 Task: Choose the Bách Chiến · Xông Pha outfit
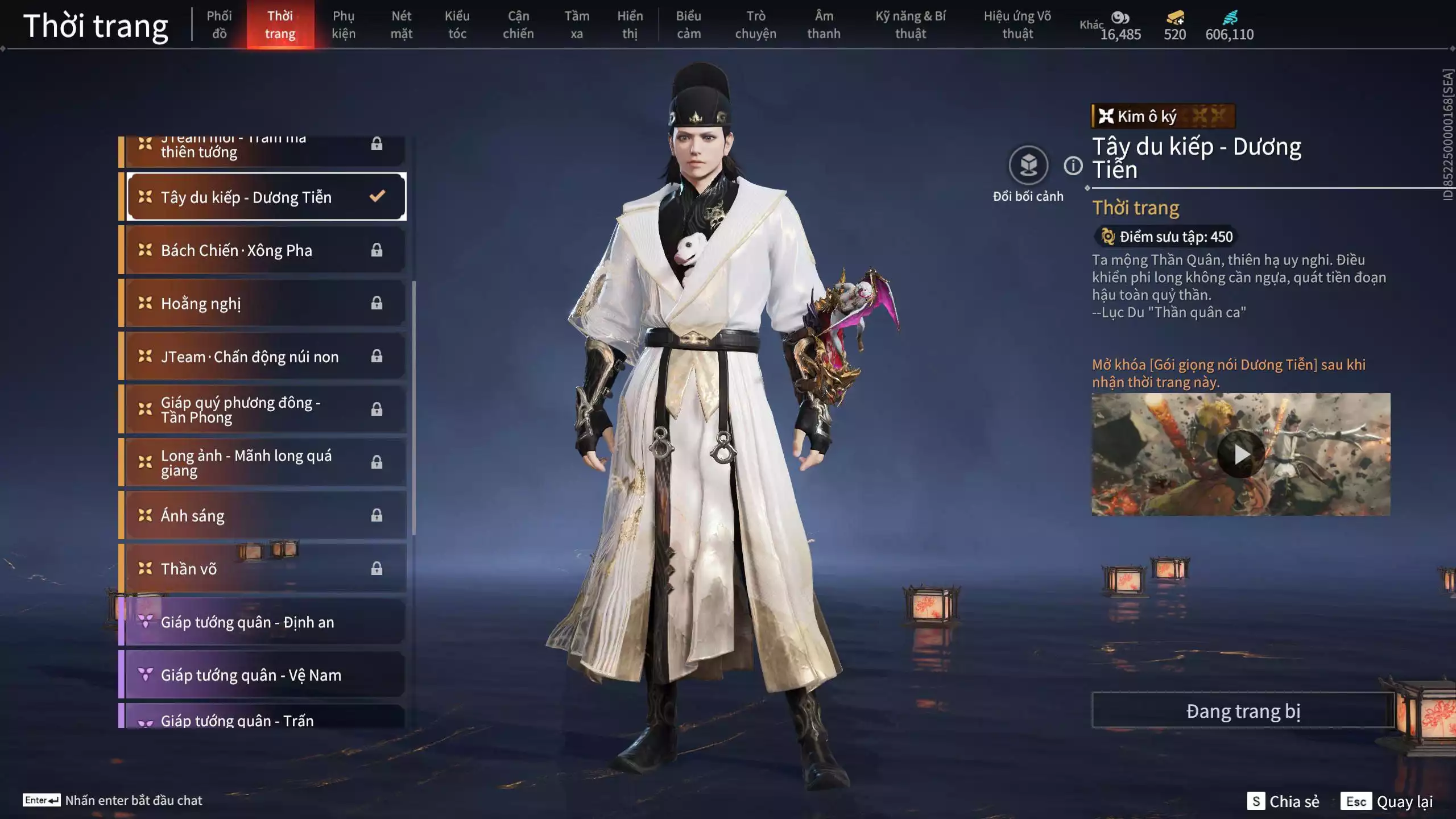(264, 250)
